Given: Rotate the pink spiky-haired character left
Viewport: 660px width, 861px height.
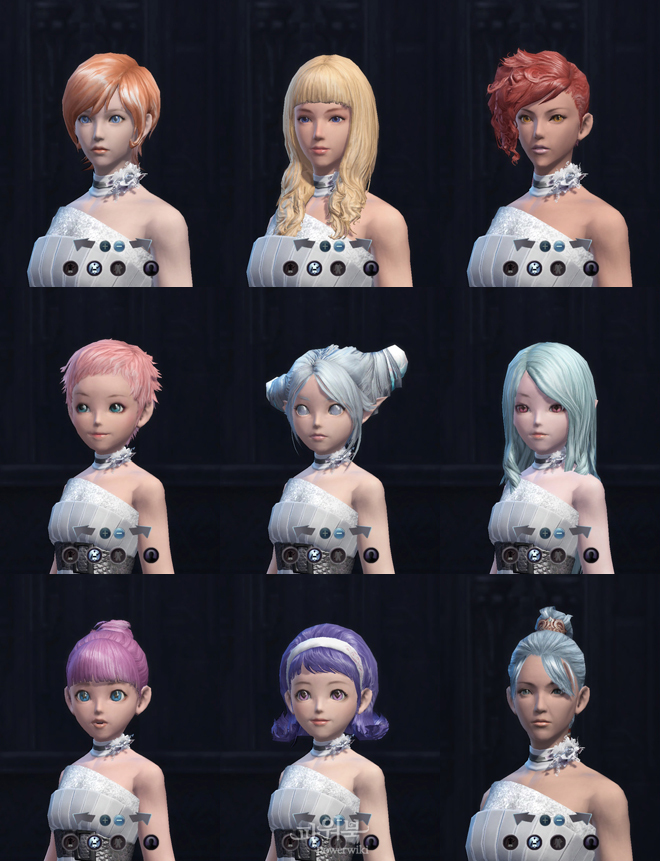Looking at the screenshot, I should coord(85,532).
